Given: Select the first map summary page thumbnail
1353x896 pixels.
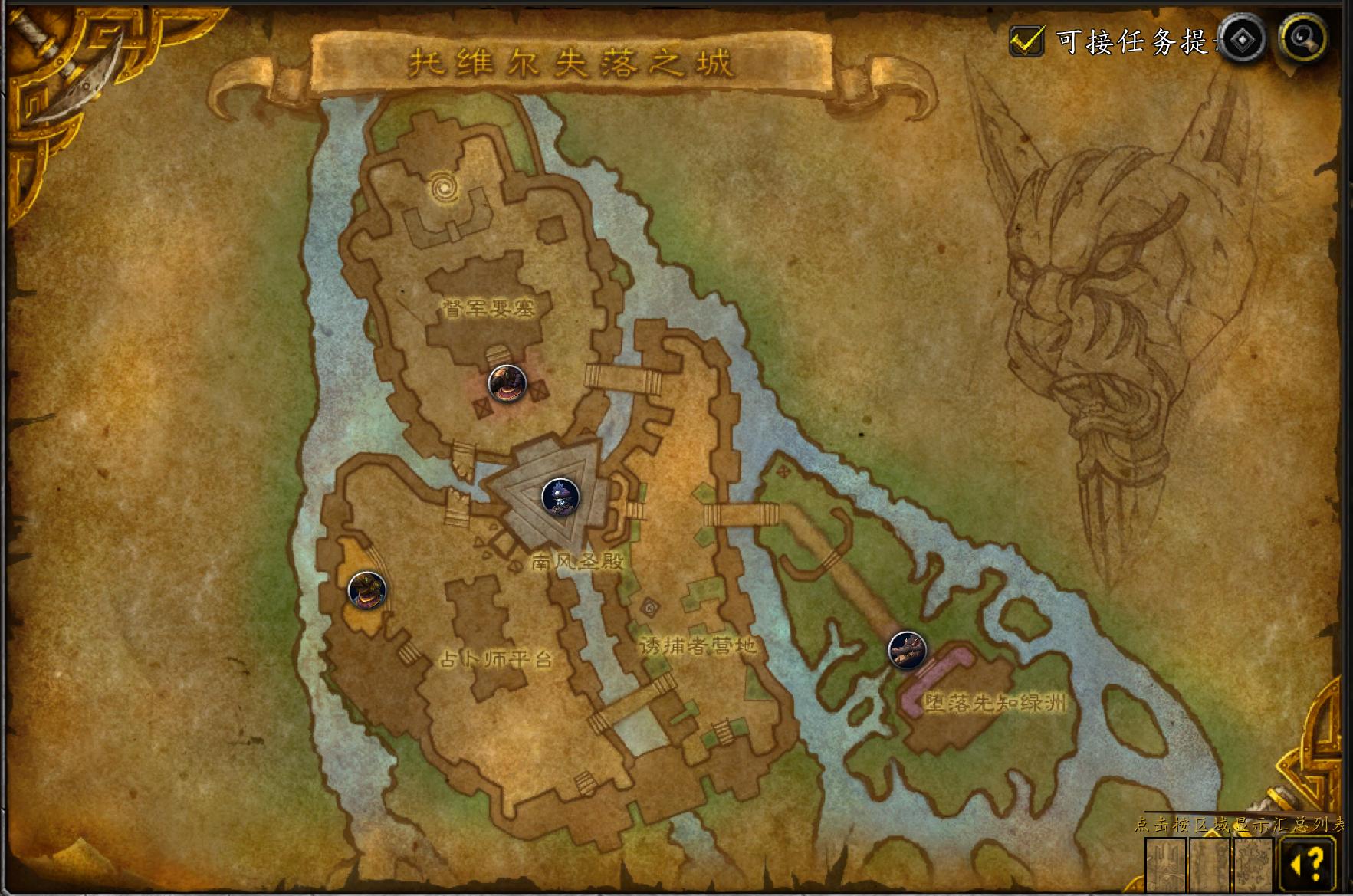Looking at the screenshot, I should click(x=1165, y=866).
